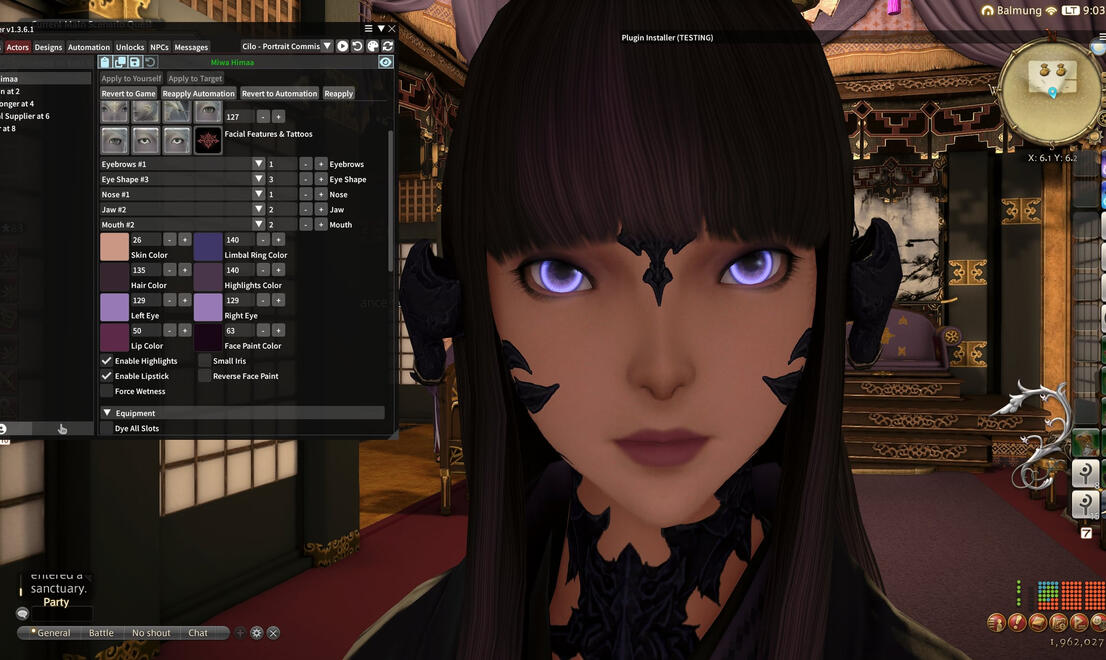Pick the Skin Color swatch
Image resolution: width=1106 pixels, height=660 pixels.
(115, 247)
